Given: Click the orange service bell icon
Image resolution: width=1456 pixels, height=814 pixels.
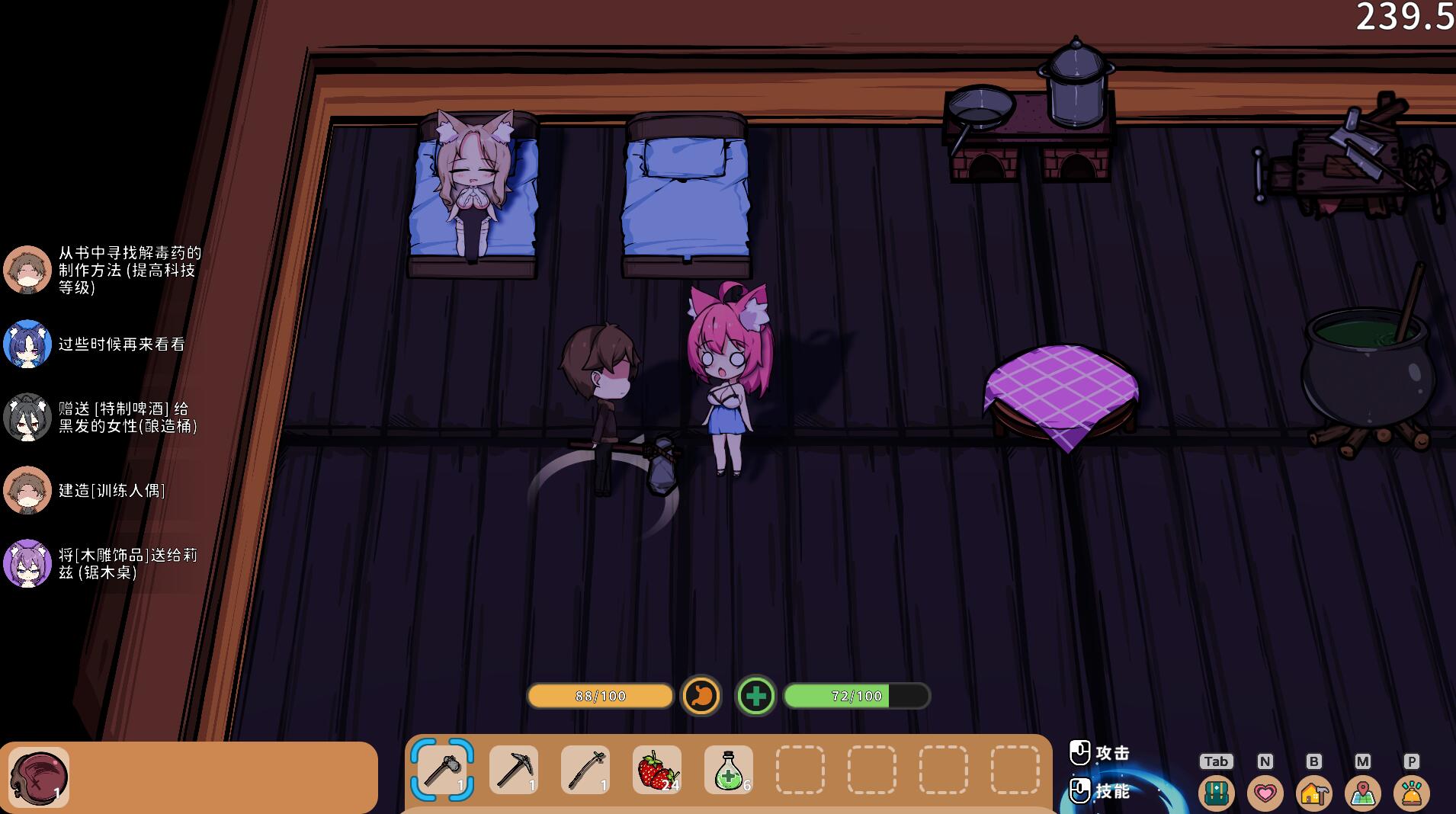Looking at the screenshot, I should (1411, 793).
